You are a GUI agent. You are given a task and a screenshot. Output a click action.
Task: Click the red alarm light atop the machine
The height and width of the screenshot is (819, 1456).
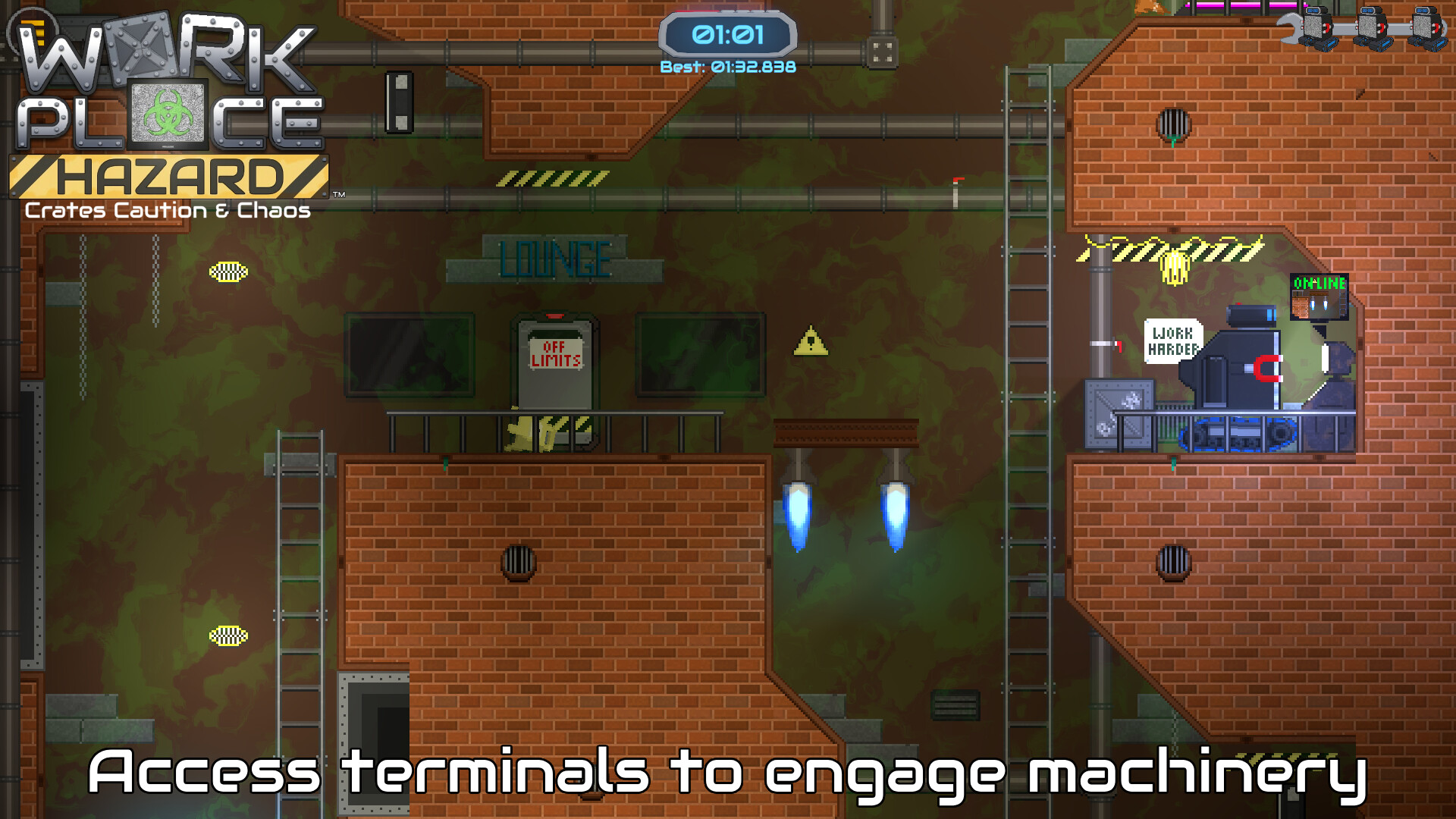click(x=1239, y=303)
